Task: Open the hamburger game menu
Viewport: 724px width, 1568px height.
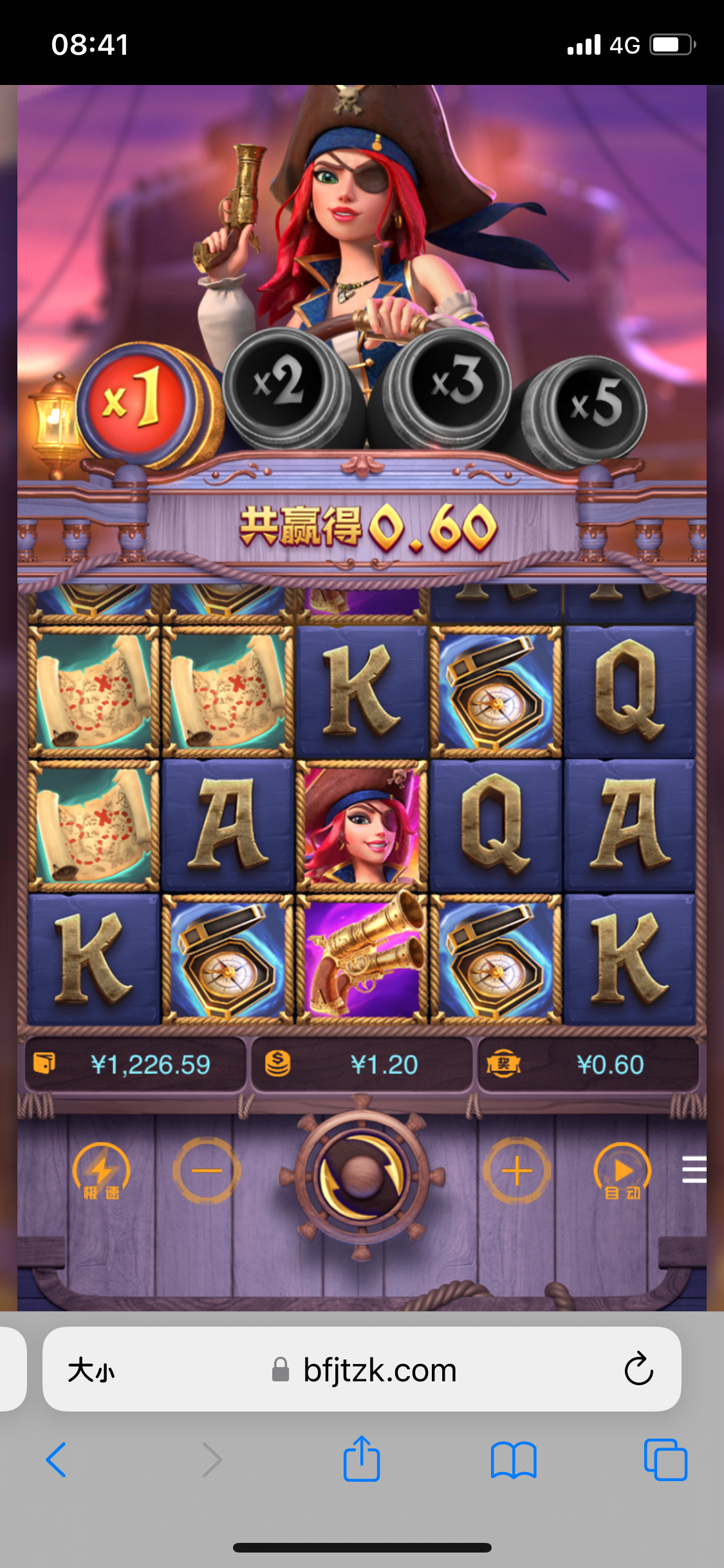Action: pos(694,1170)
